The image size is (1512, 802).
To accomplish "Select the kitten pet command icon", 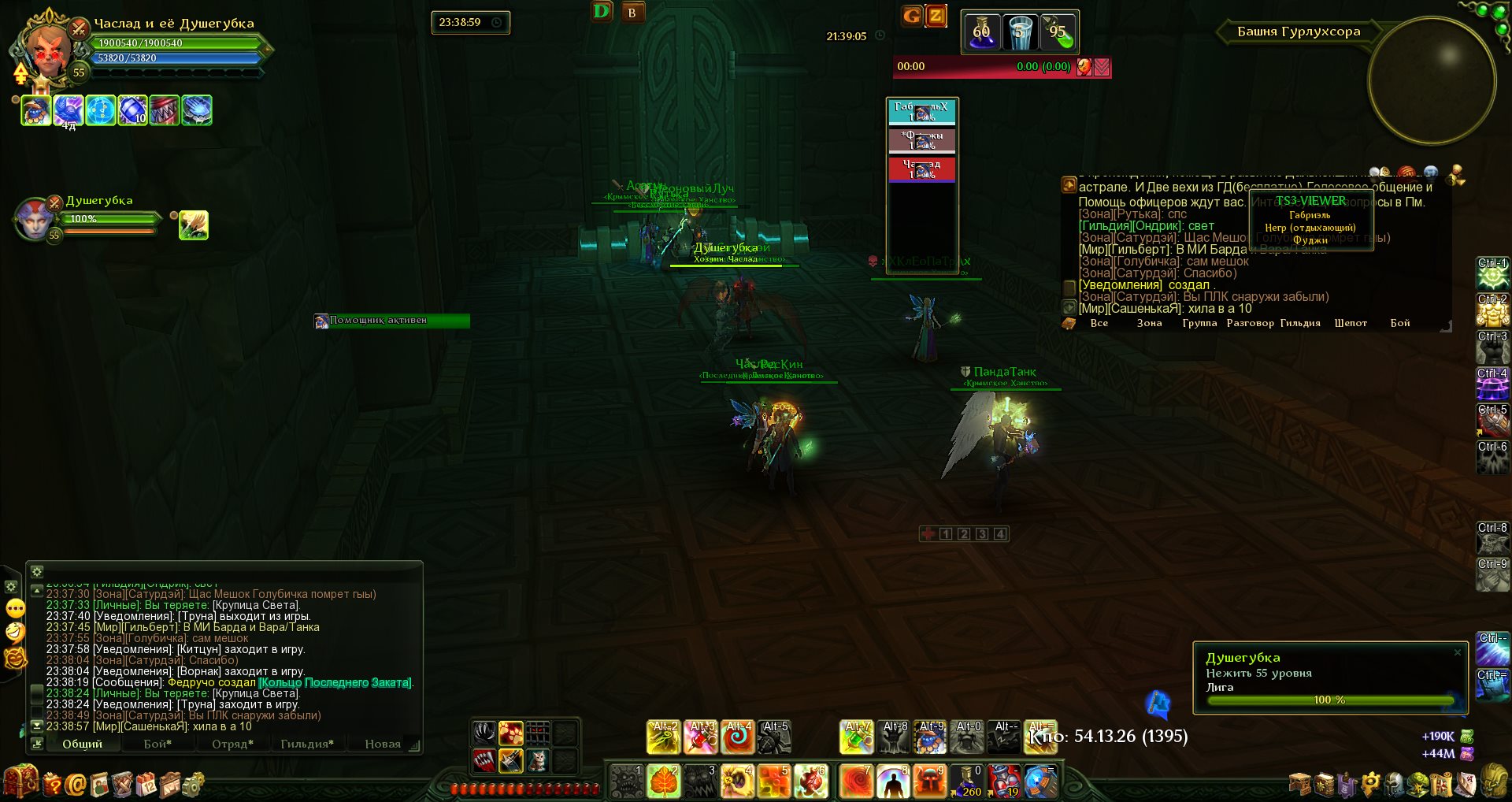I will [537, 760].
